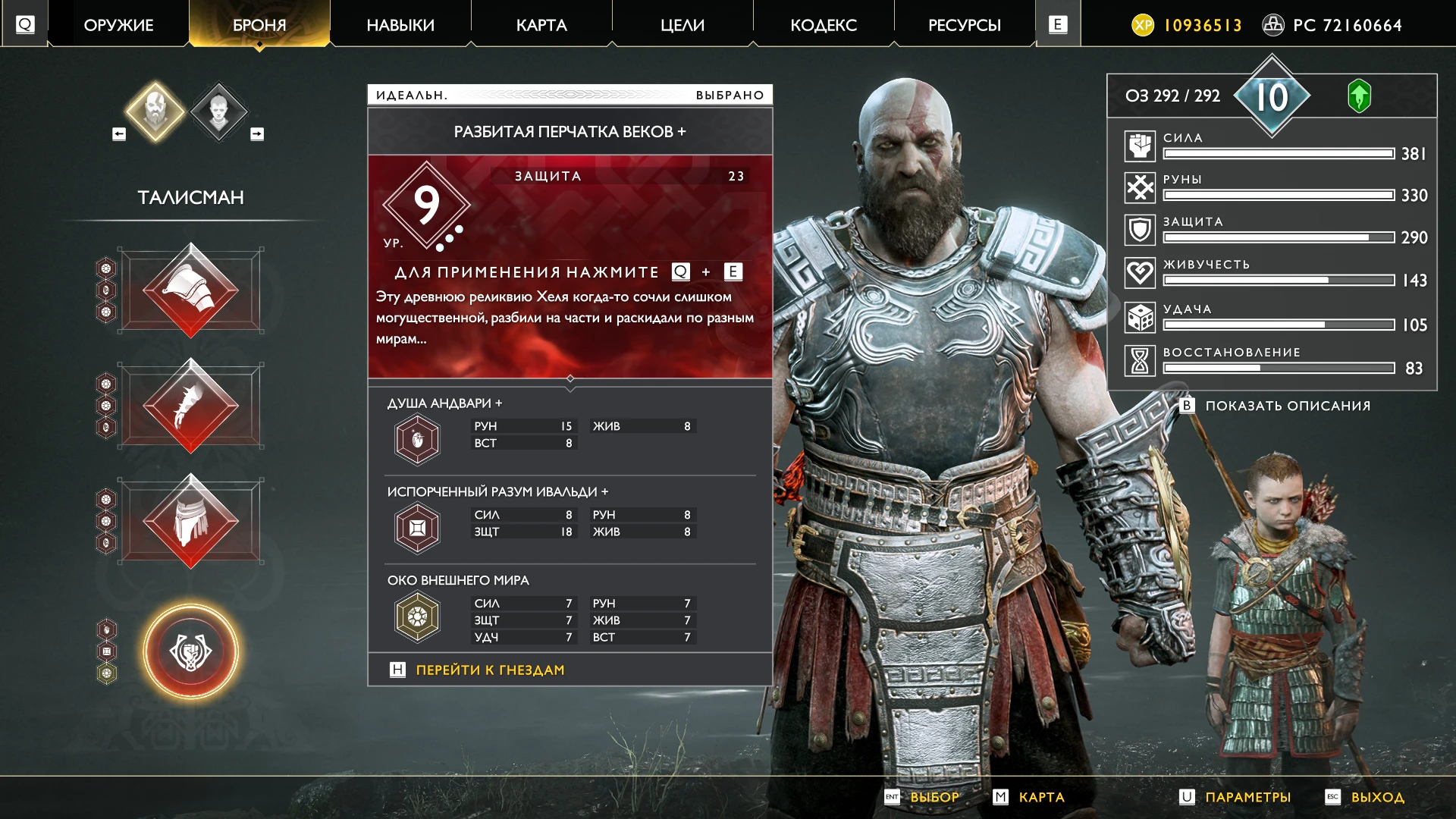Switch to the ОРУЖИЕ tab
Screen dimensions: 1456x819
click(118, 24)
